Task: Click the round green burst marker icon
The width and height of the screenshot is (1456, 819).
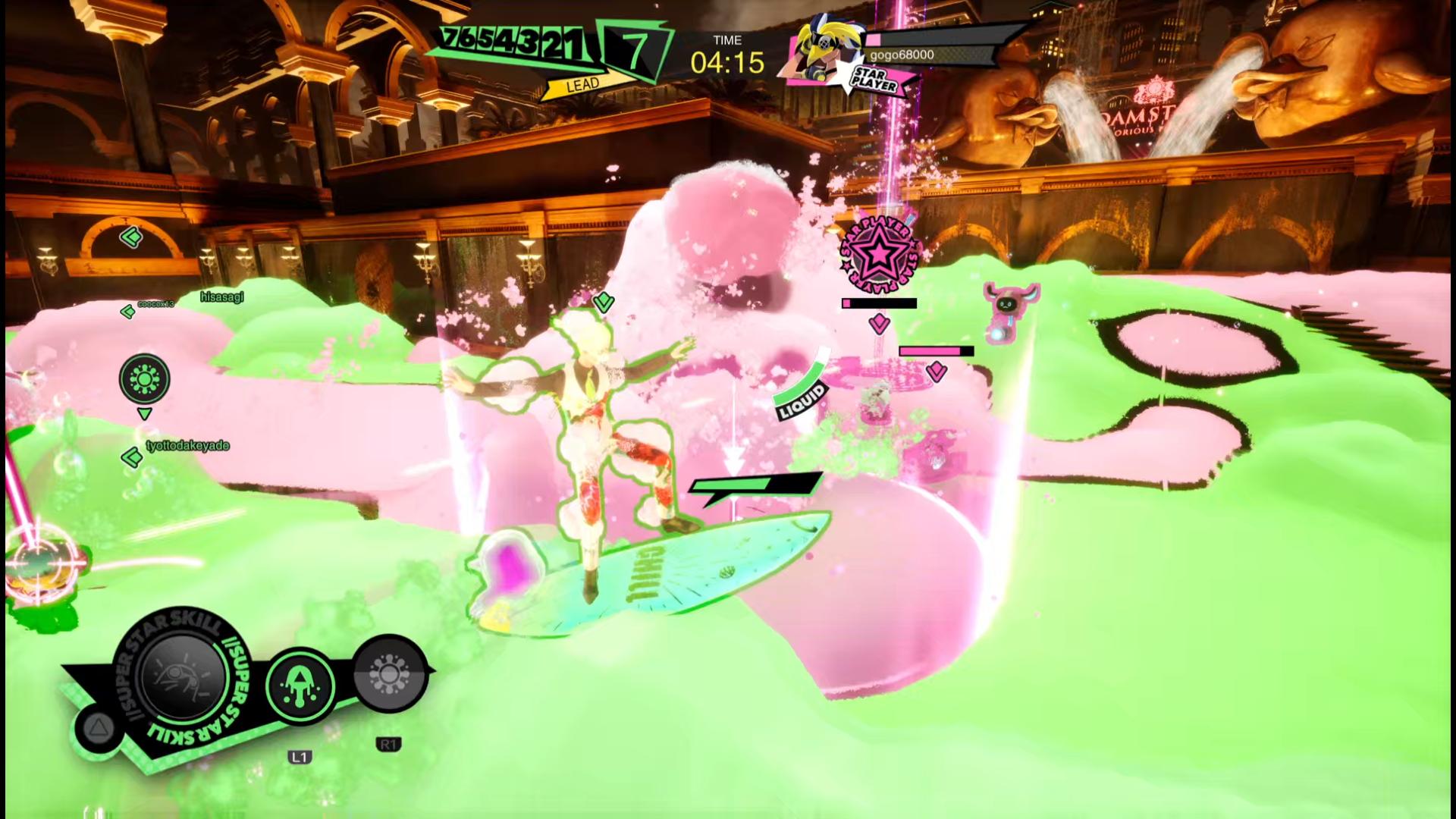Action: click(144, 378)
